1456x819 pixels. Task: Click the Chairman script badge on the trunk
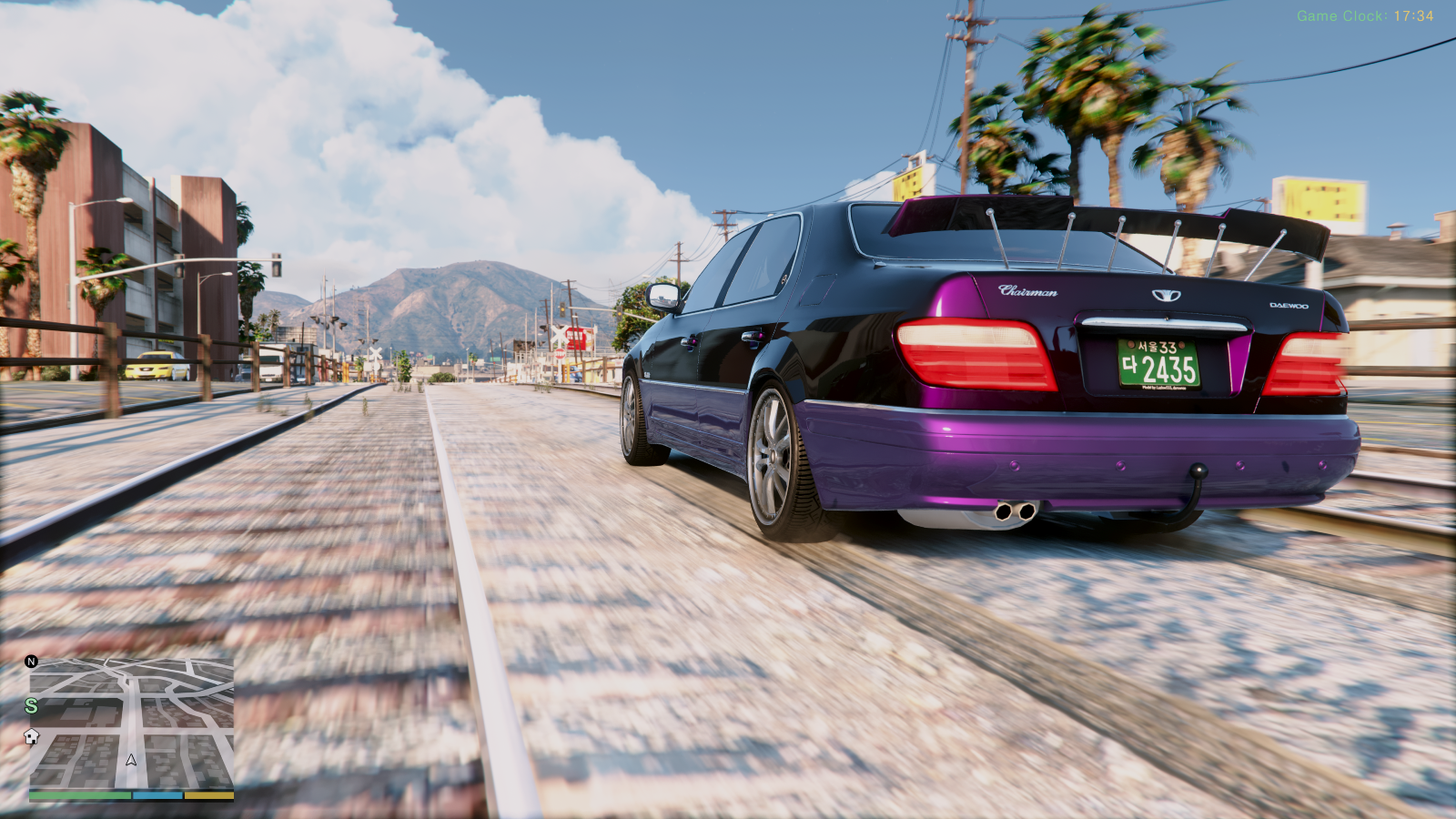(1029, 290)
